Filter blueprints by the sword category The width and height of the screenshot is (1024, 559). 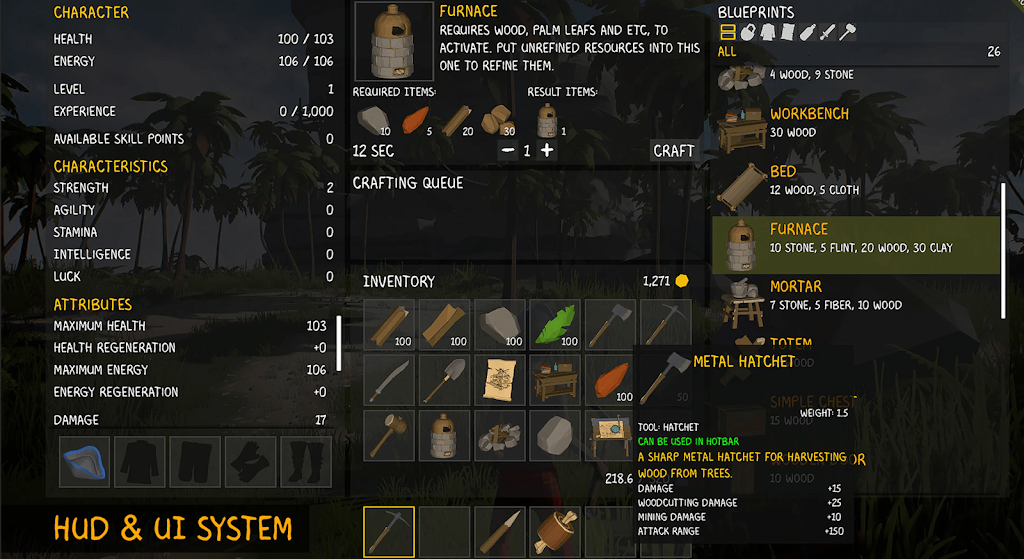(827, 33)
